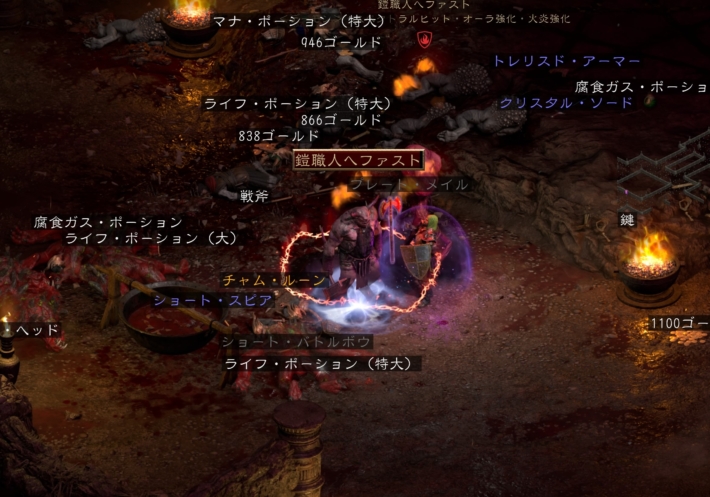Select the プレート・メイル item label
Viewport: 710px width, 497px height.
[x=407, y=184]
